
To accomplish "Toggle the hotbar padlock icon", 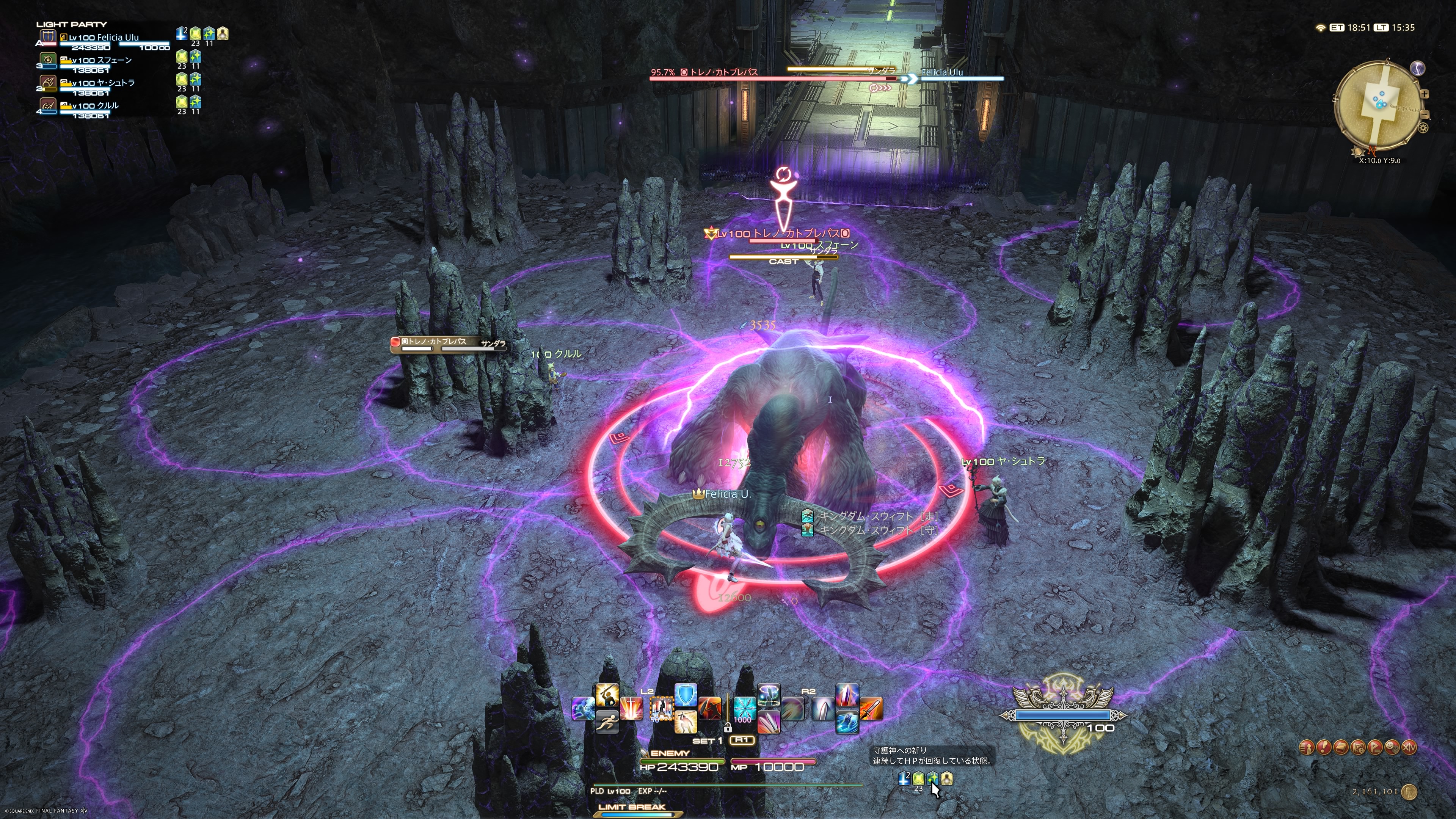I will 728,728.
